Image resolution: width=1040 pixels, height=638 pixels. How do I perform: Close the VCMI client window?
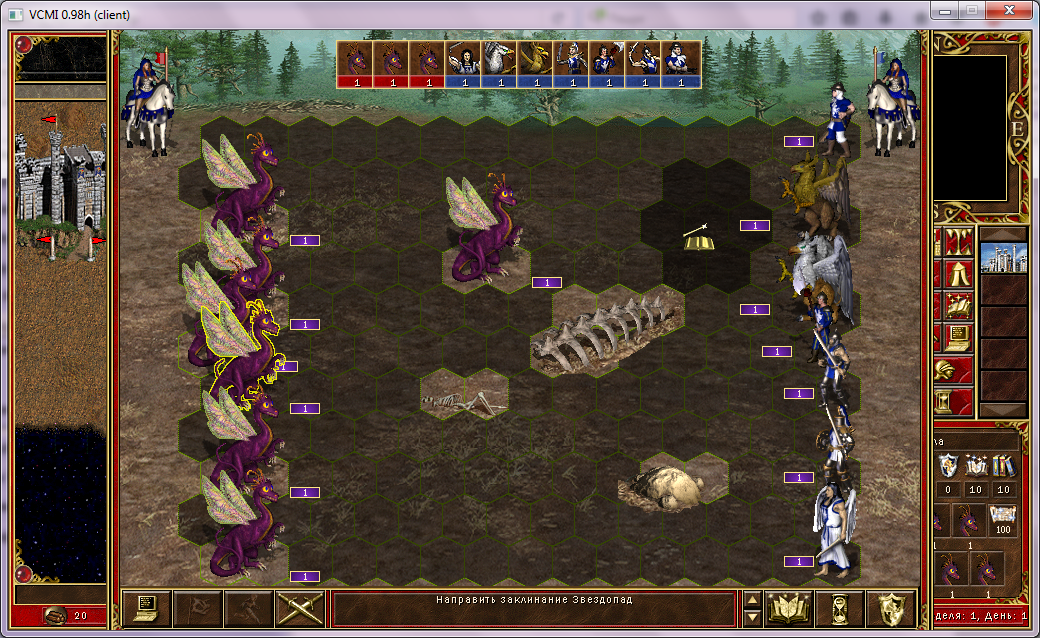point(1008,11)
